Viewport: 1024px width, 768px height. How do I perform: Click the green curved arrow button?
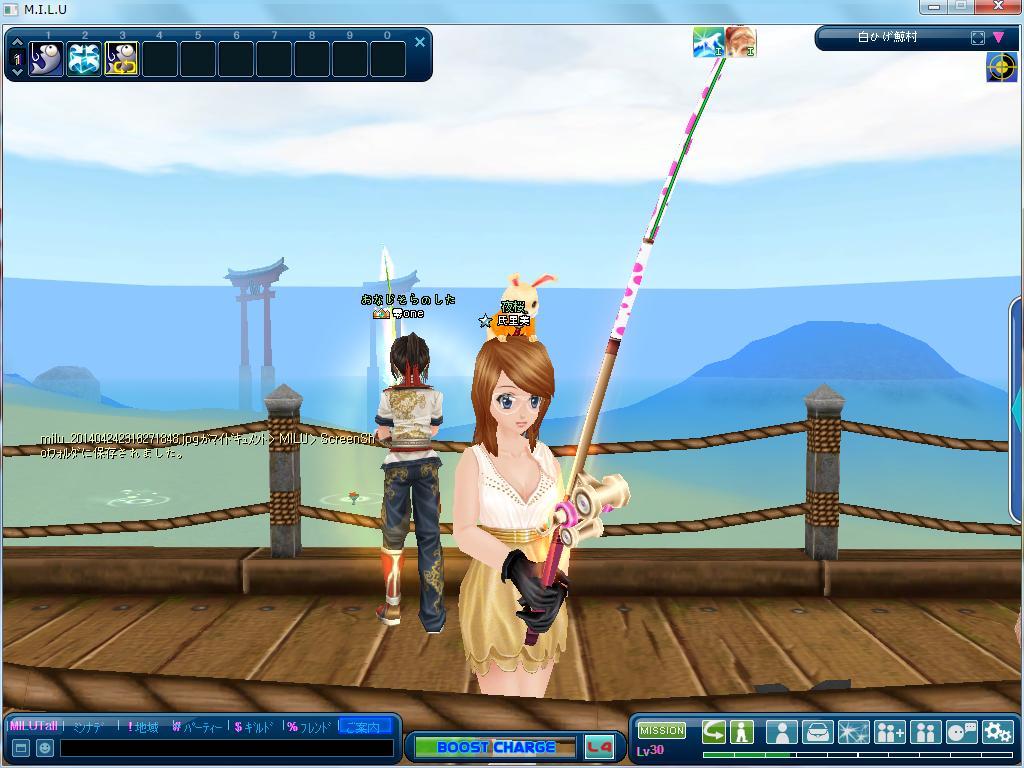click(713, 732)
